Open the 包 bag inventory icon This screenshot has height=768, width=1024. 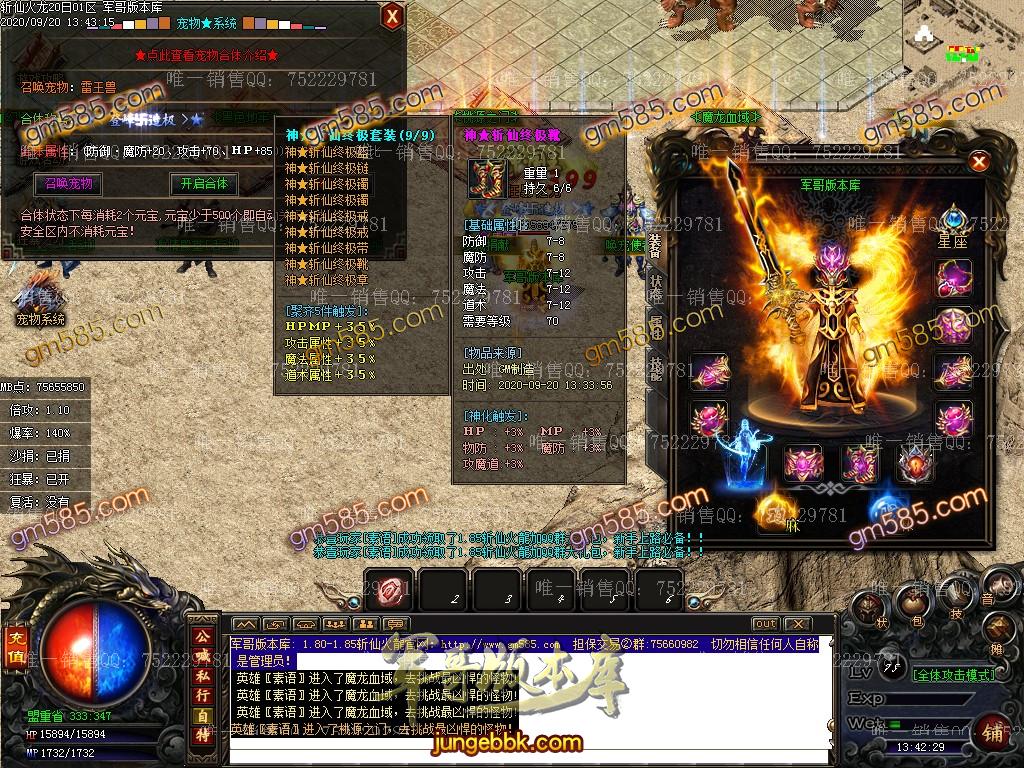point(912,603)
